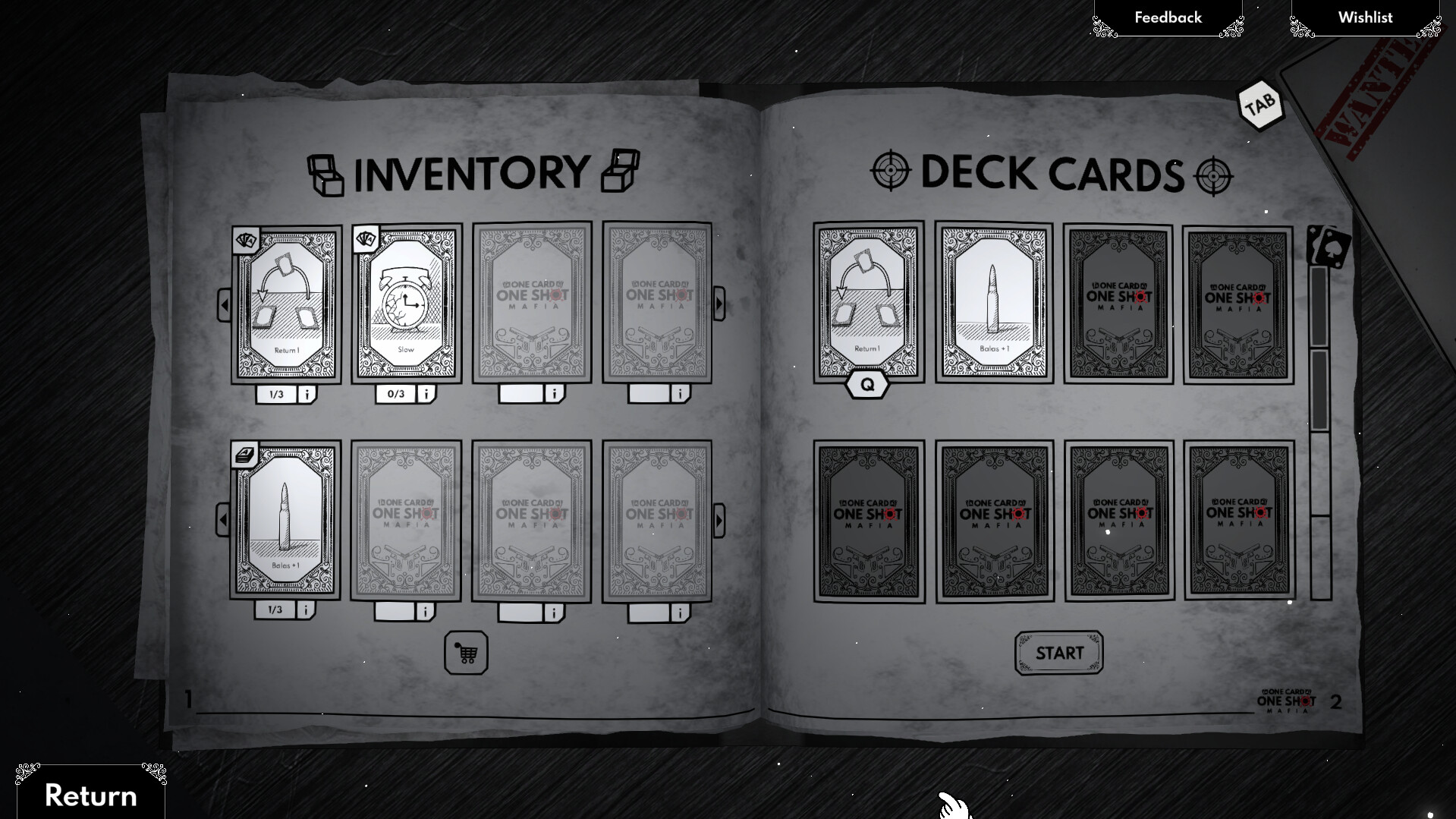Click the Q keybind badge under Return 1
Image resolution: width=1456 pixels, height=819 pixels.
click(x=866, y=383)
